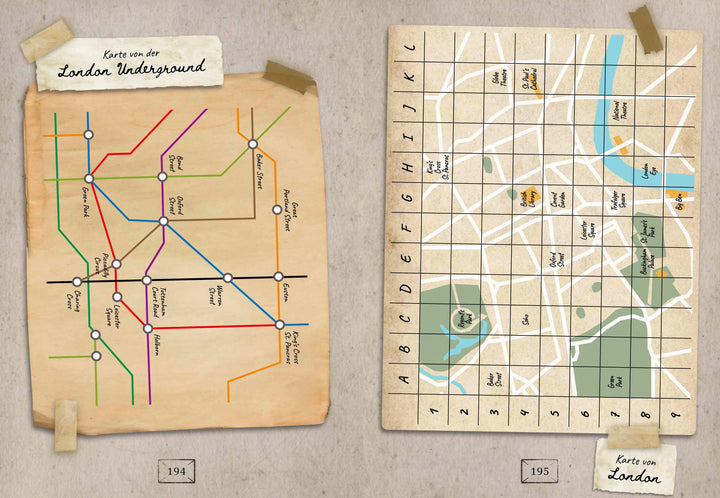Select the Euston station node

click(278, 277)
